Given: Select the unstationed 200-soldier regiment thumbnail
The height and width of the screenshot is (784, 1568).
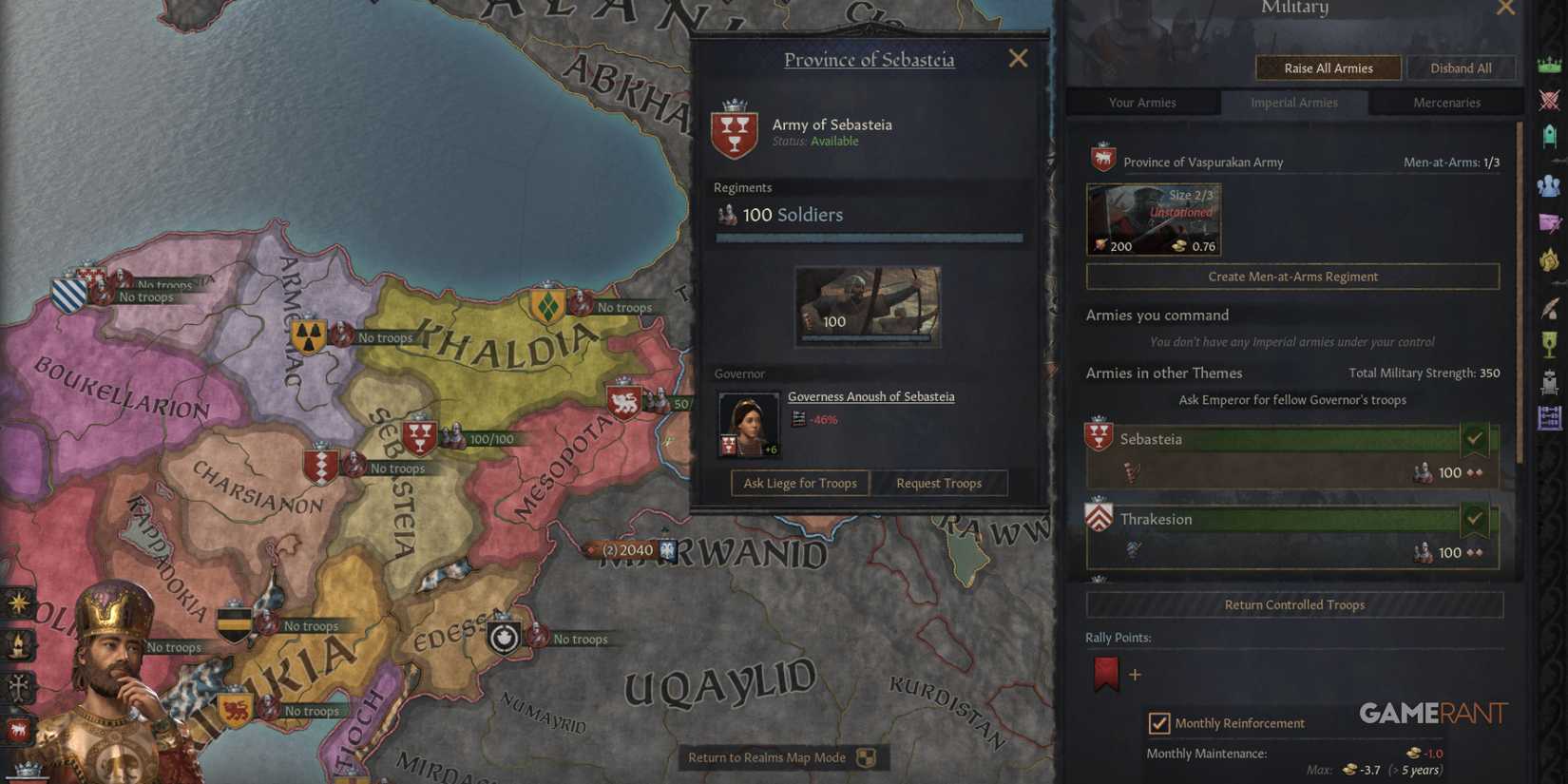Looking at the screenshot, I should [x=1154, y=219].
